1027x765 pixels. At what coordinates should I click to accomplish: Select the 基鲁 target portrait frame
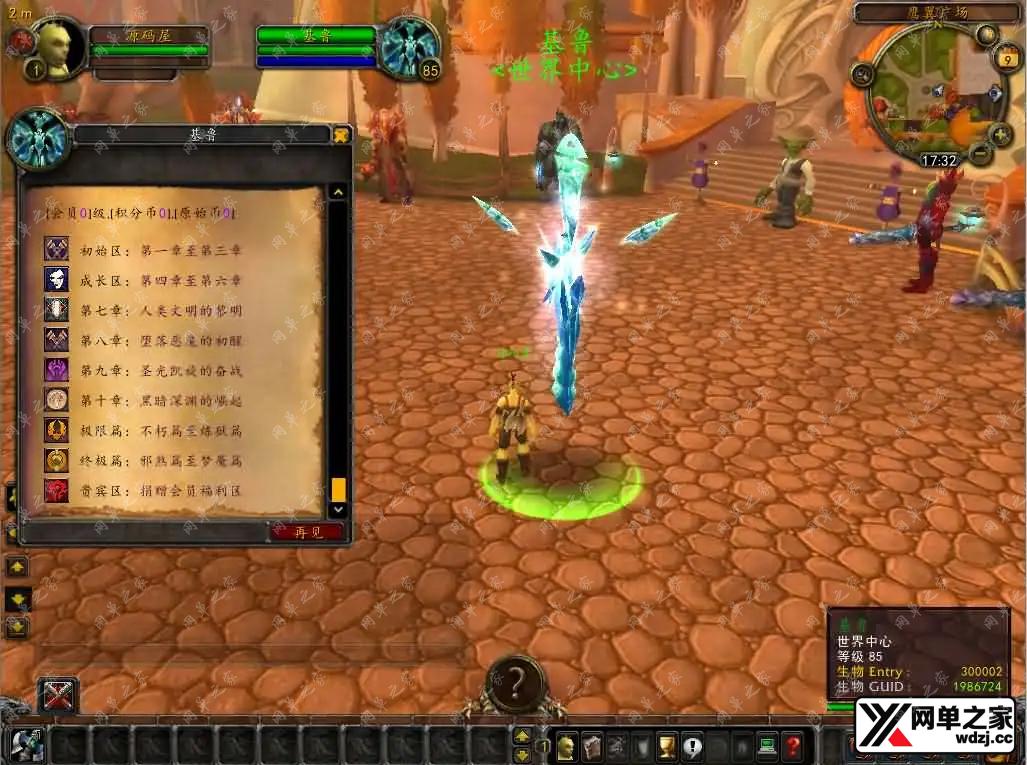408,48
